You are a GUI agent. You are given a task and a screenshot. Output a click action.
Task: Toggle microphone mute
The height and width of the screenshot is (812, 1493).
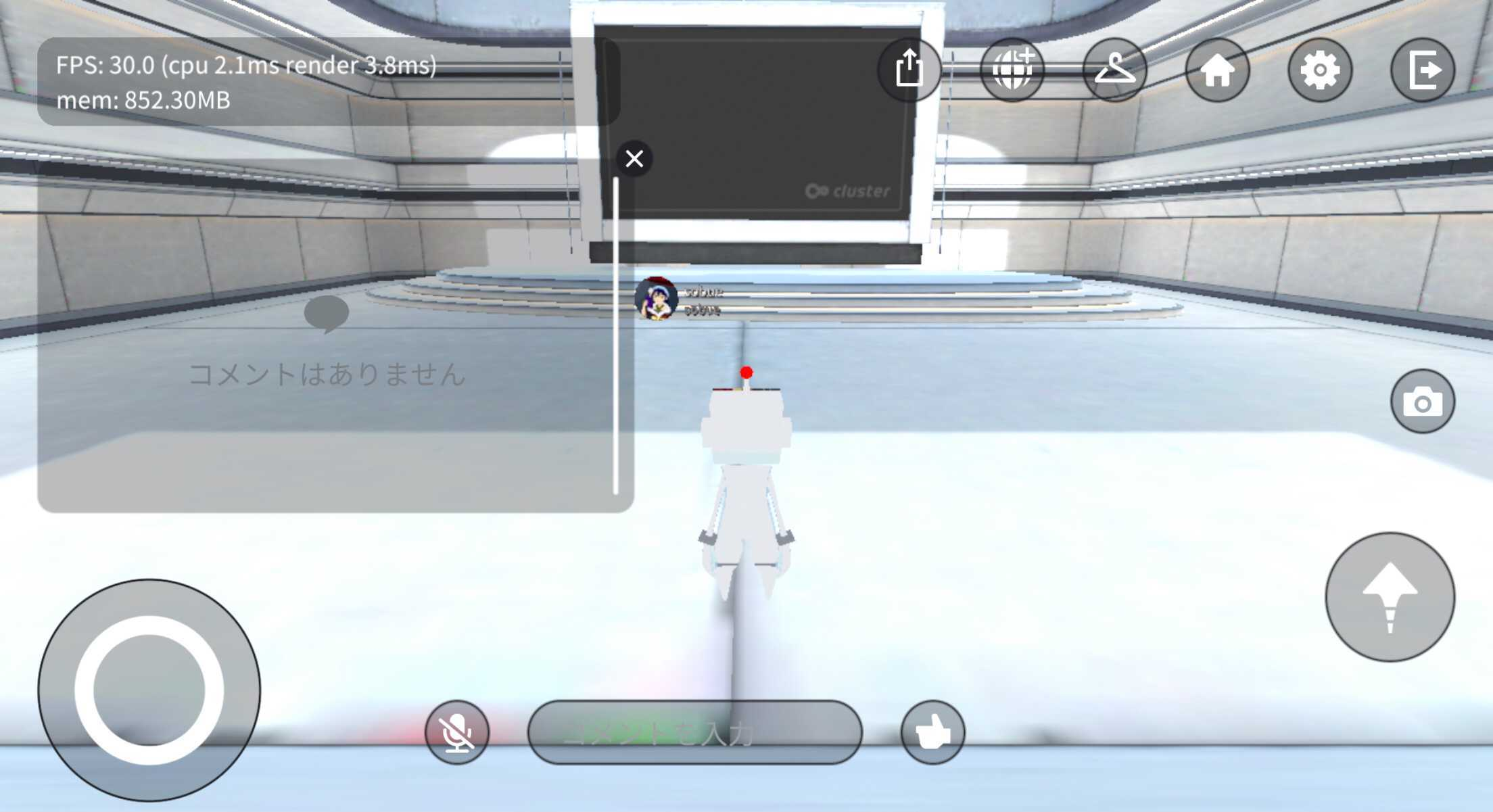click(x=458, y=733)
